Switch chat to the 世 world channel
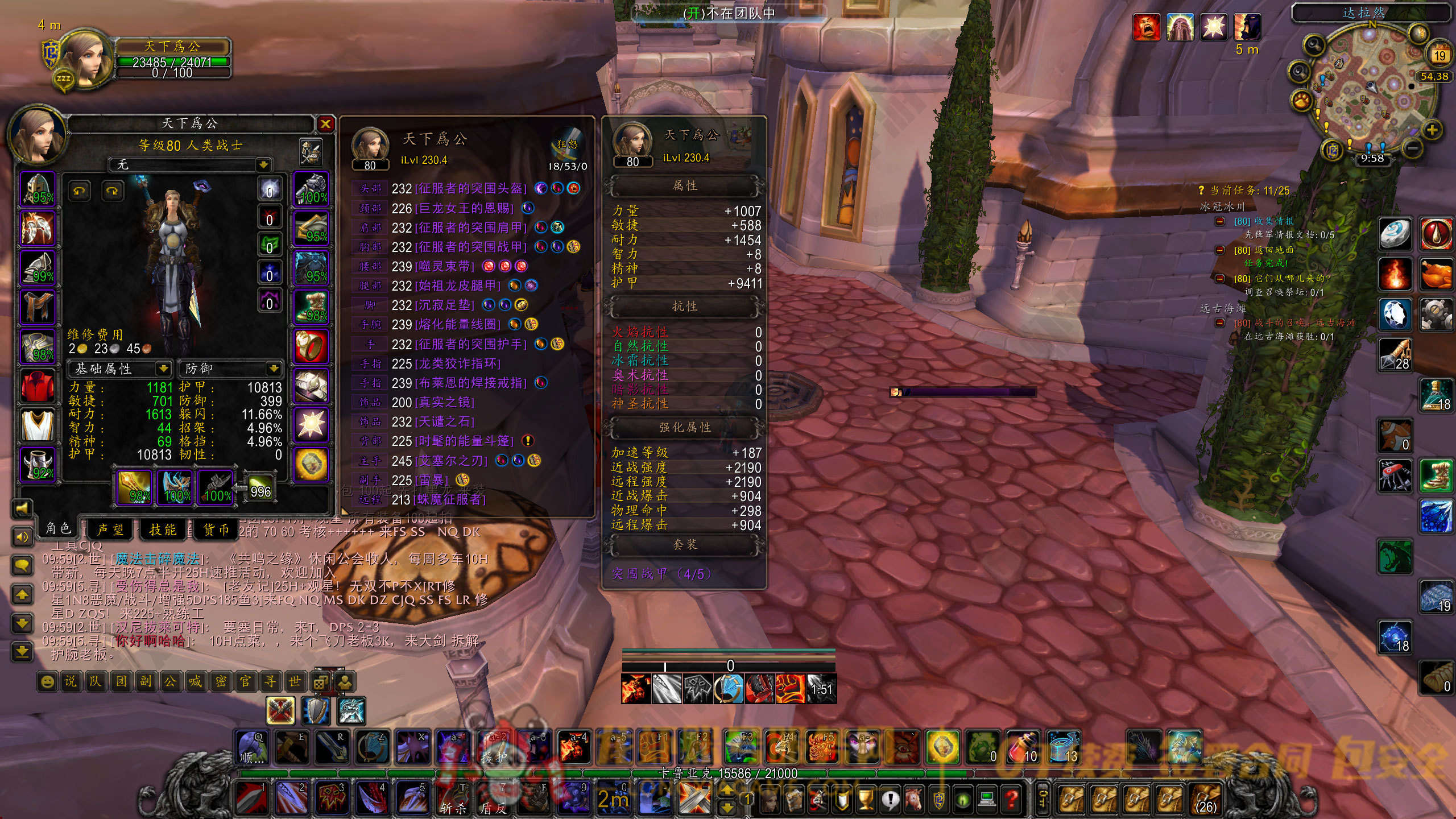The height and width of the screenshot is (819, 1456). 295,681
